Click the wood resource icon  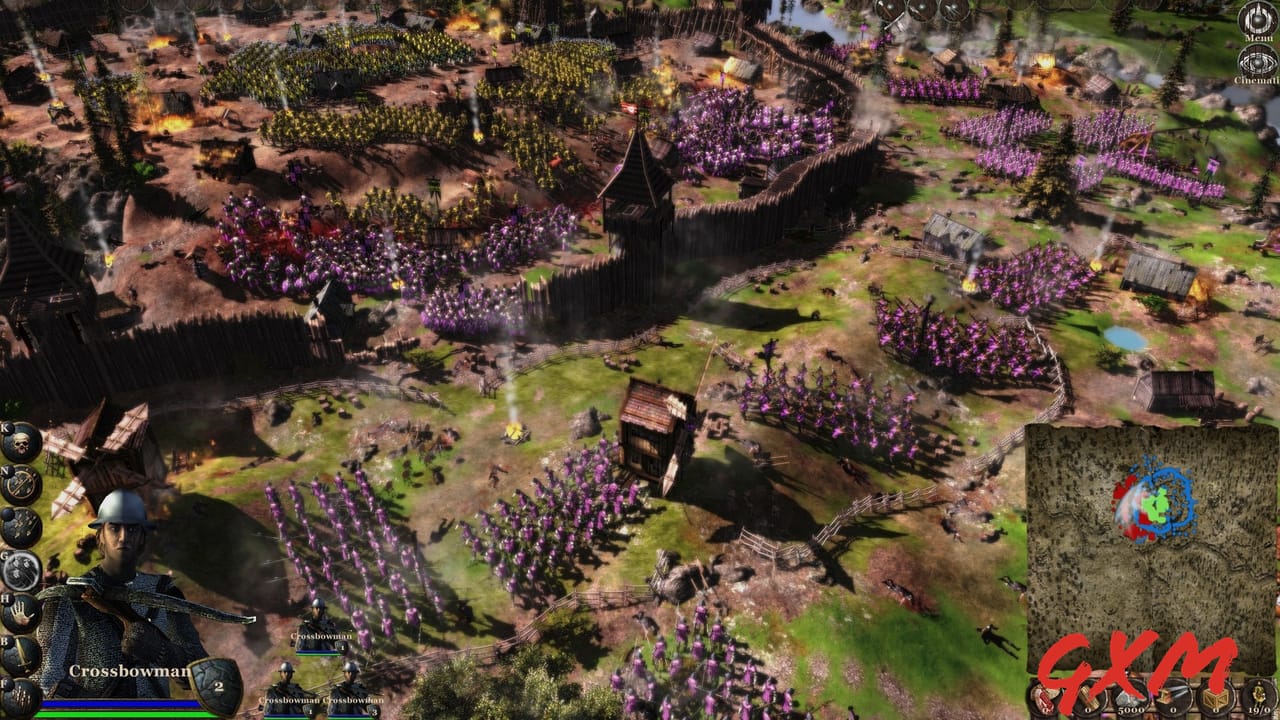click(1088, 698)
